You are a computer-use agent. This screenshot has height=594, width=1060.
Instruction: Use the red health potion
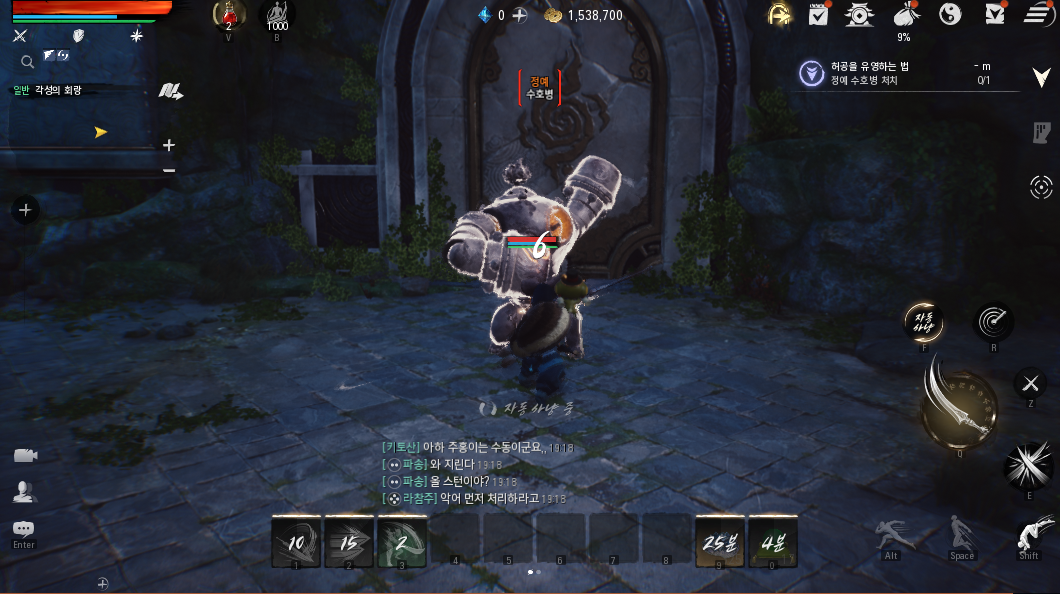tap(229, 15)
